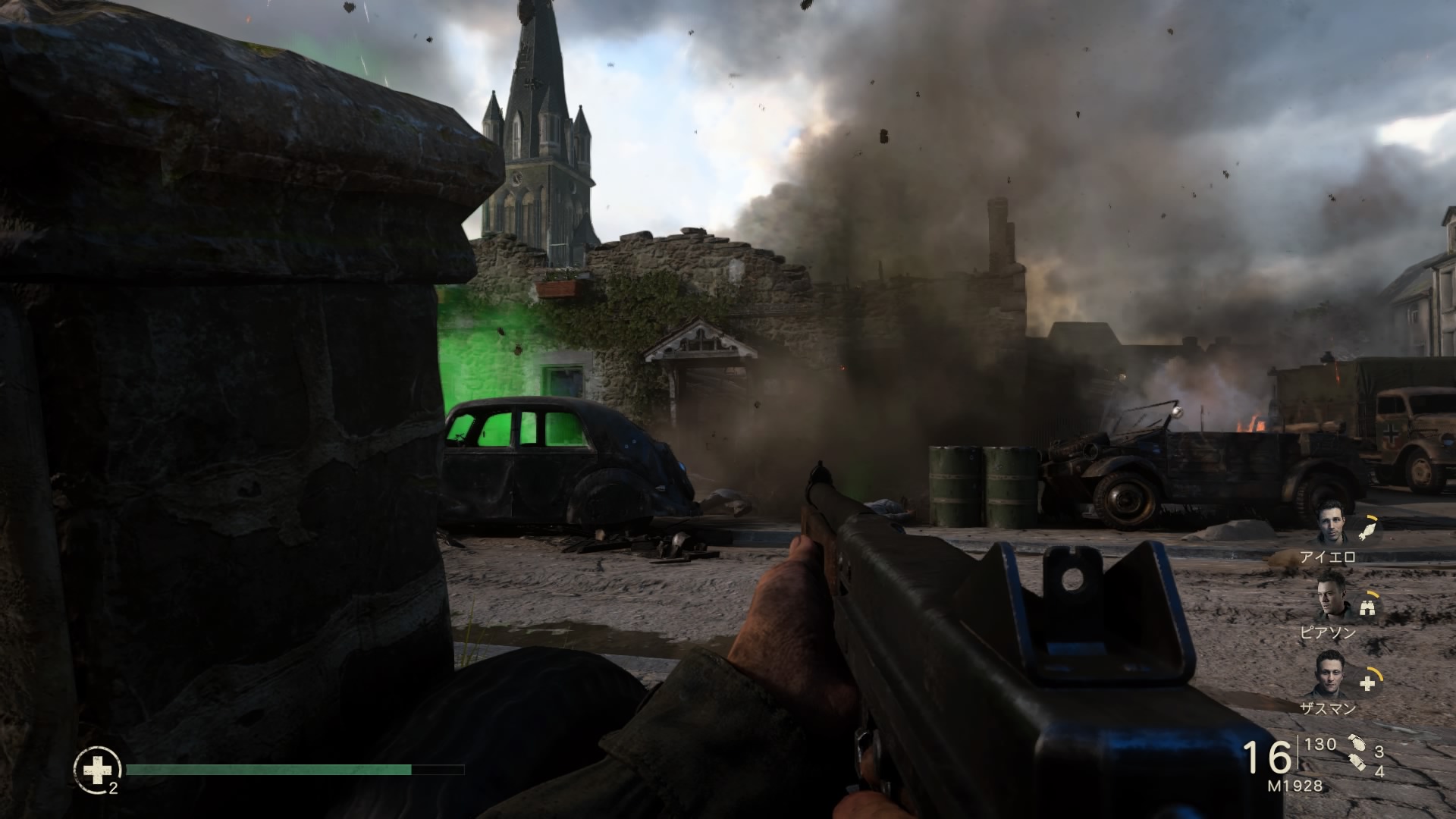Select squadmate ザスマン's portrait
Viewport: 1456px width, 819px height.
point(1331,677)
